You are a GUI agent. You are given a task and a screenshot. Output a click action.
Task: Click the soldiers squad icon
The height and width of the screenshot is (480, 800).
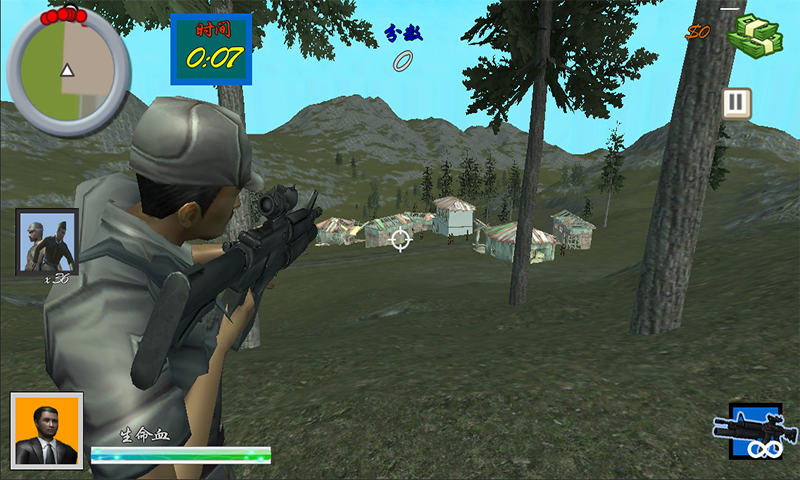point(47,241)
